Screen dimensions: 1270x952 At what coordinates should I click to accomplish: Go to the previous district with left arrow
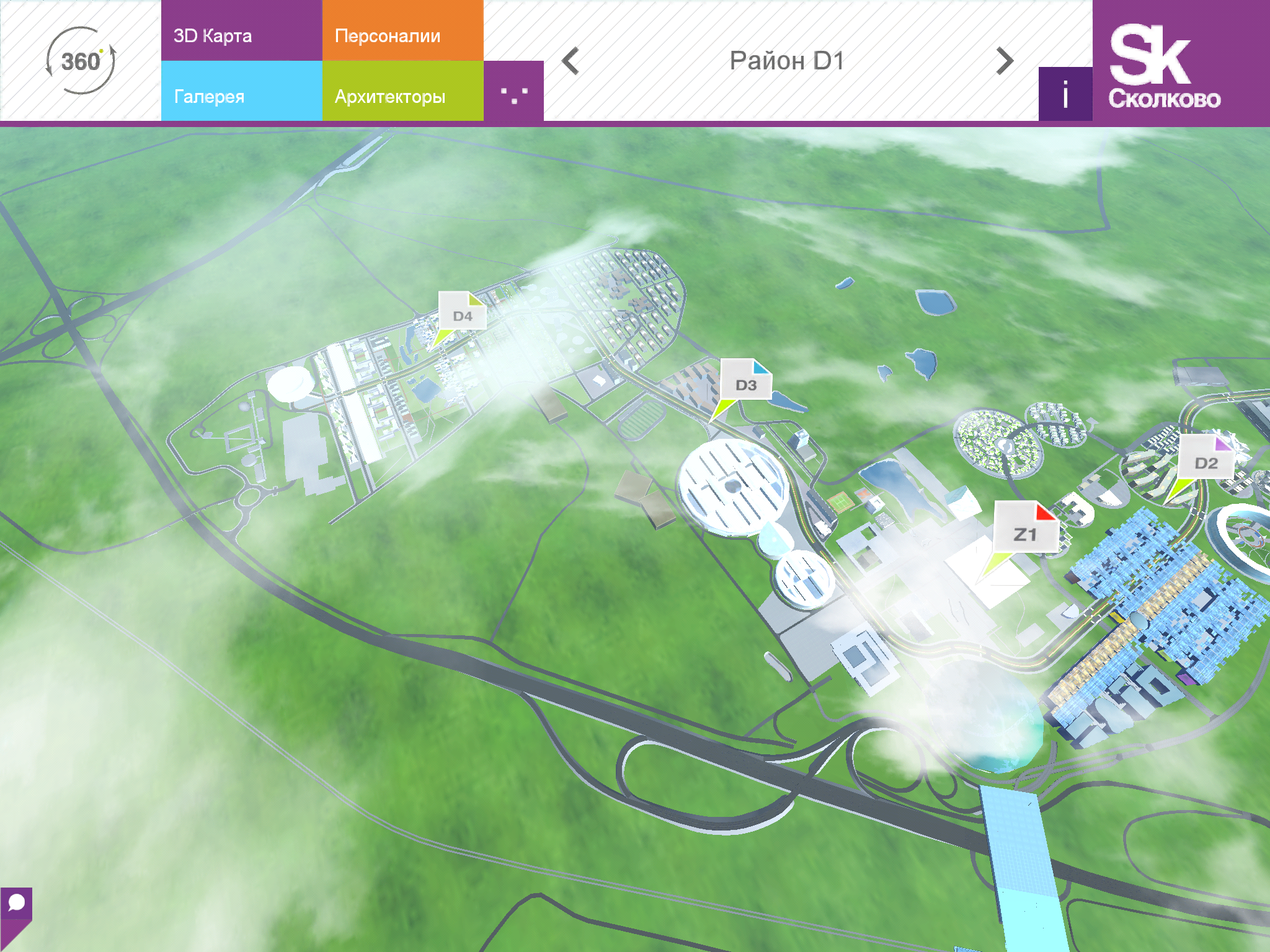571,61
